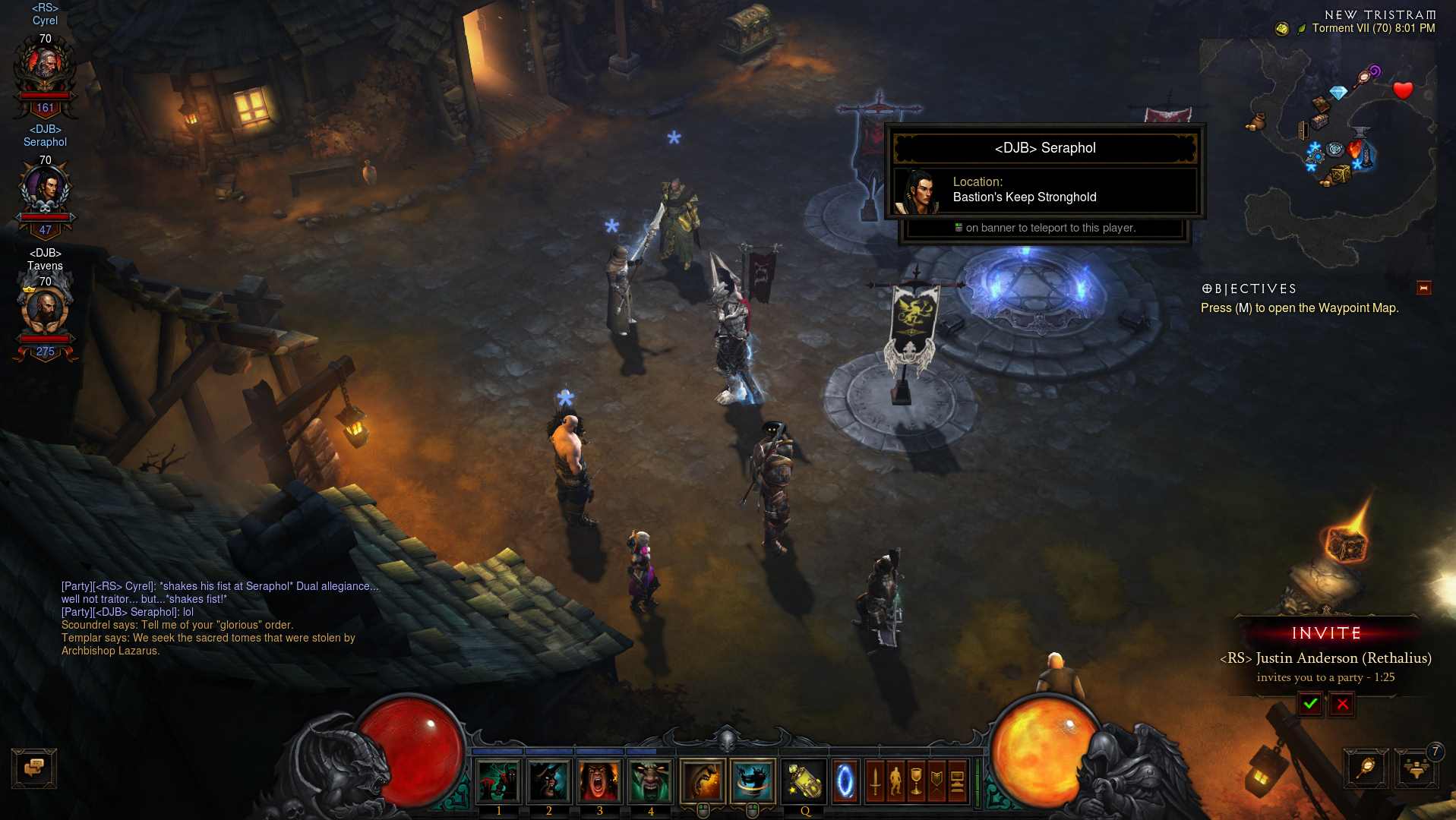The image size is (1456, 820).
Task: Accept the party invite with green checkmark
Action: 1309,704
